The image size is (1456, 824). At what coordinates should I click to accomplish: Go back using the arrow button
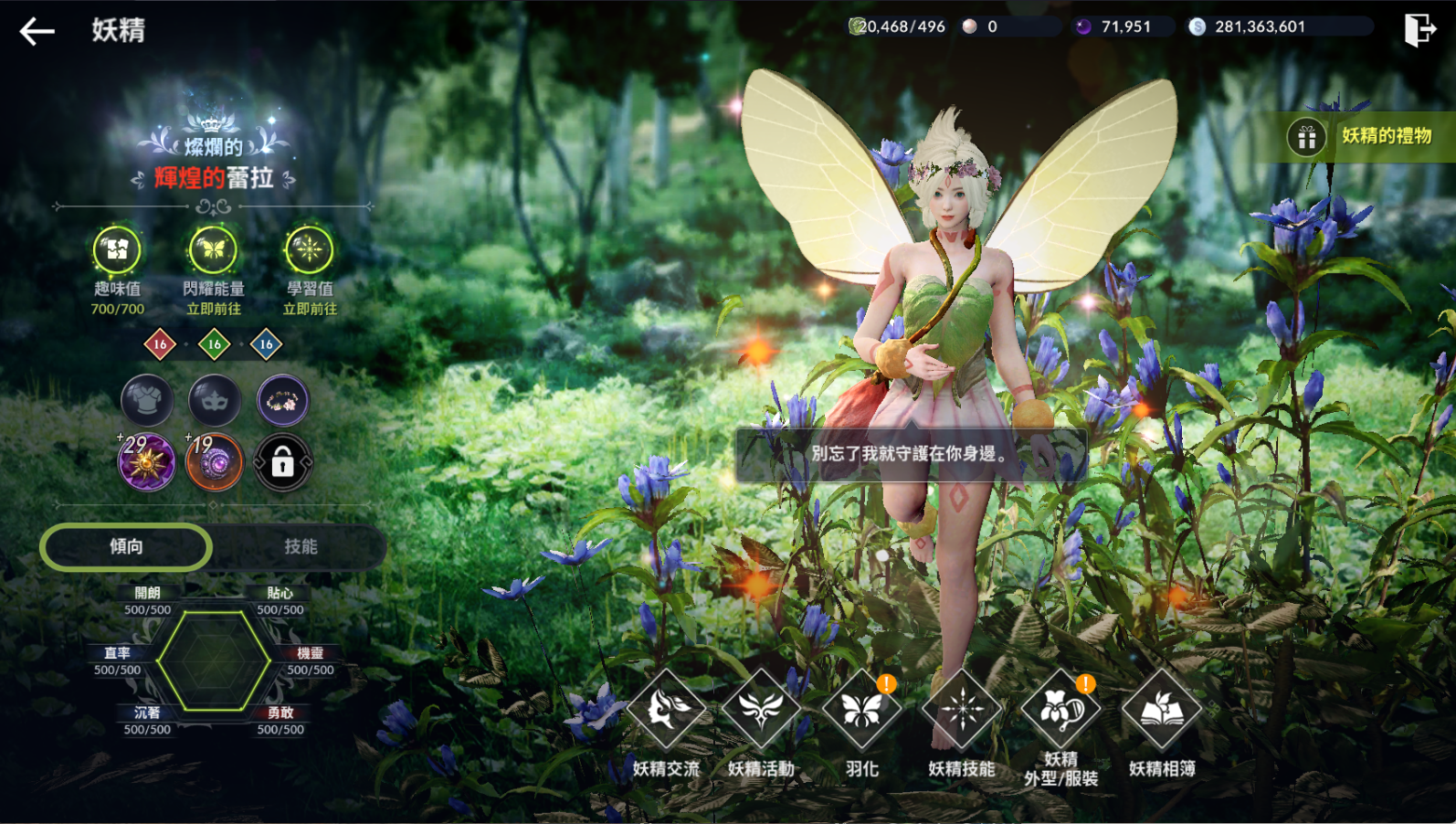[x=37, y=31]
